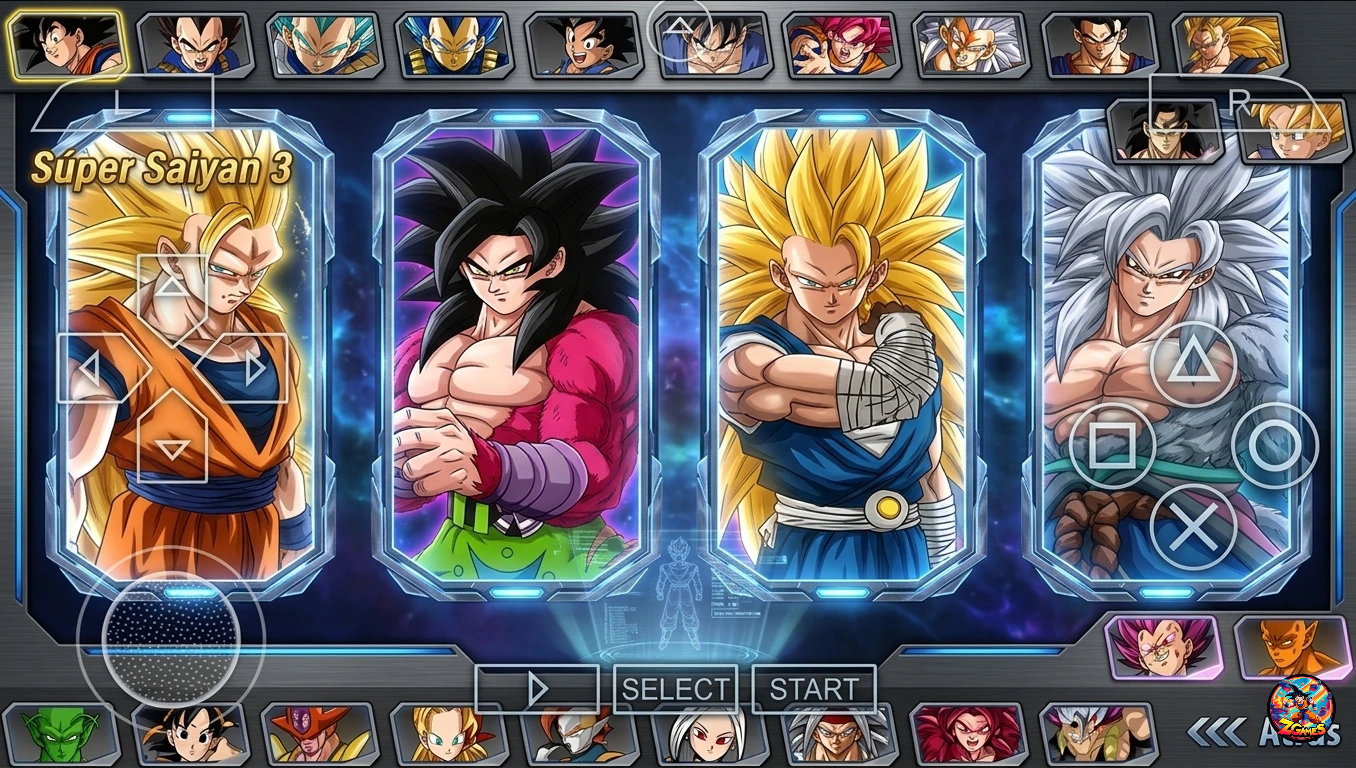Tap the emulator START button
1356x768 pixels.
pos(814,689)
